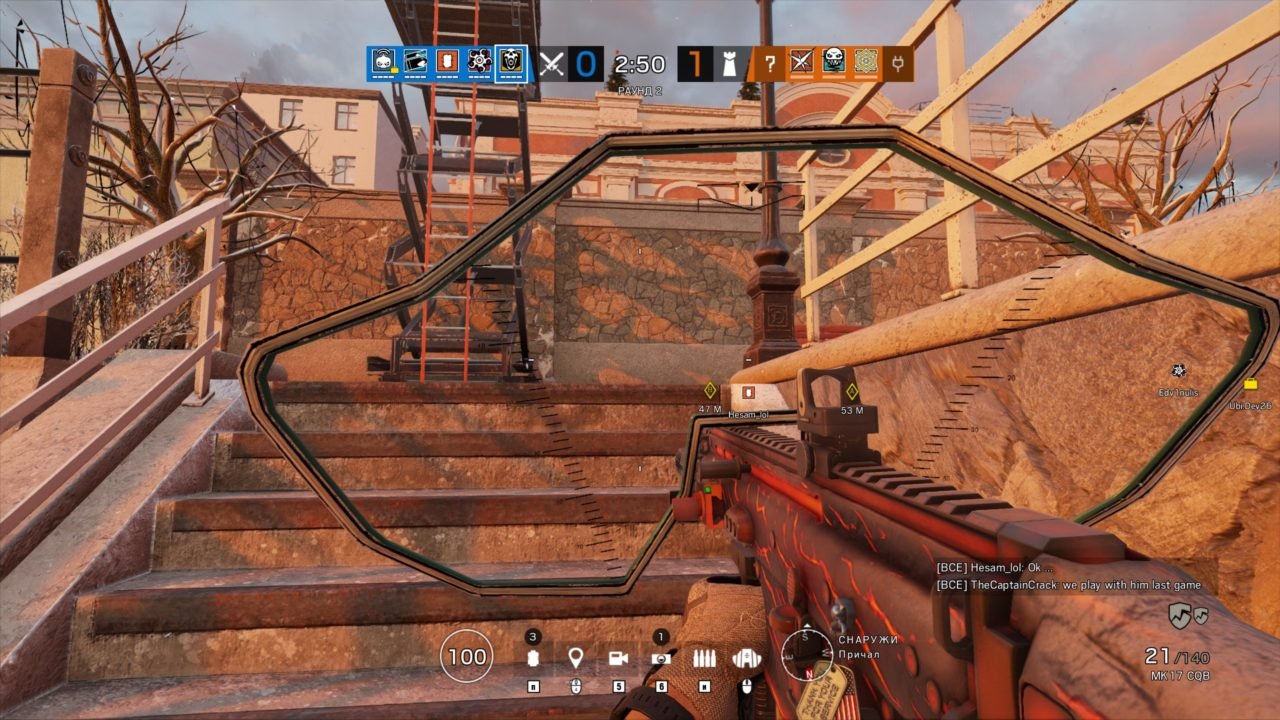Click the crossed swords attacker team icon
This screenshot has height=720, width=1280.
pyautogui.click(x=551, y=63)
